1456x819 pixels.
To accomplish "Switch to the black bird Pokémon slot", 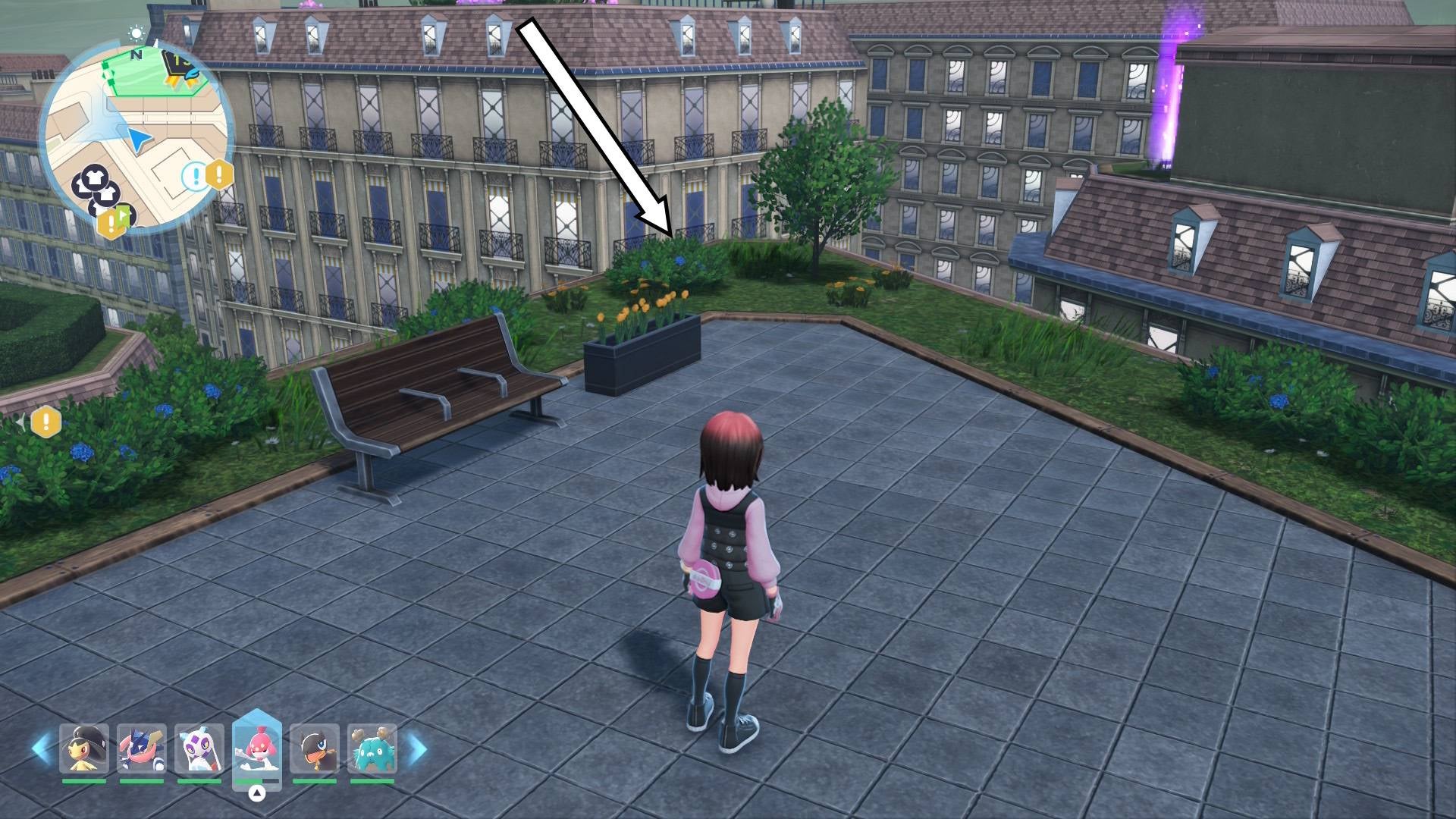I will pyautogui.click(x=315, y=748).
